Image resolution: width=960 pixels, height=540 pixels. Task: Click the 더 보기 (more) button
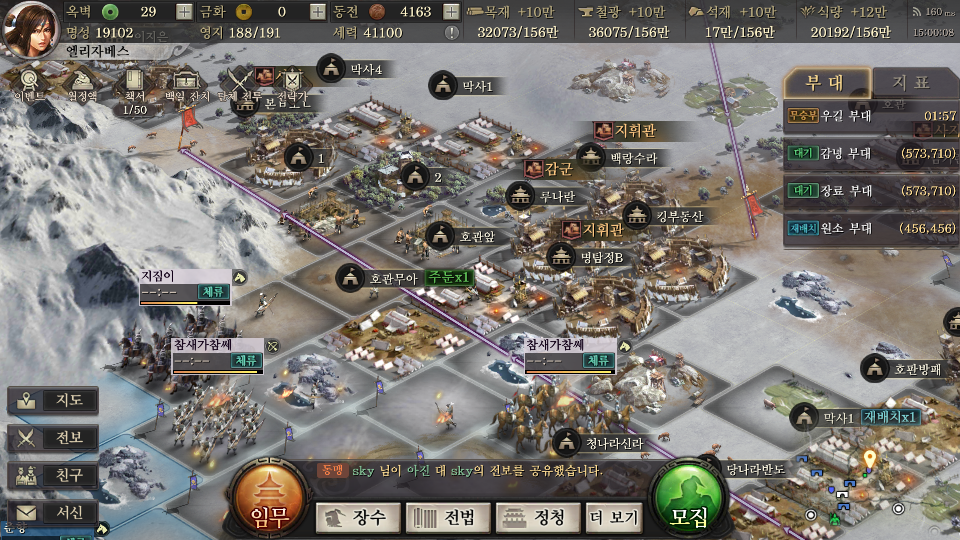pos(613,517)
